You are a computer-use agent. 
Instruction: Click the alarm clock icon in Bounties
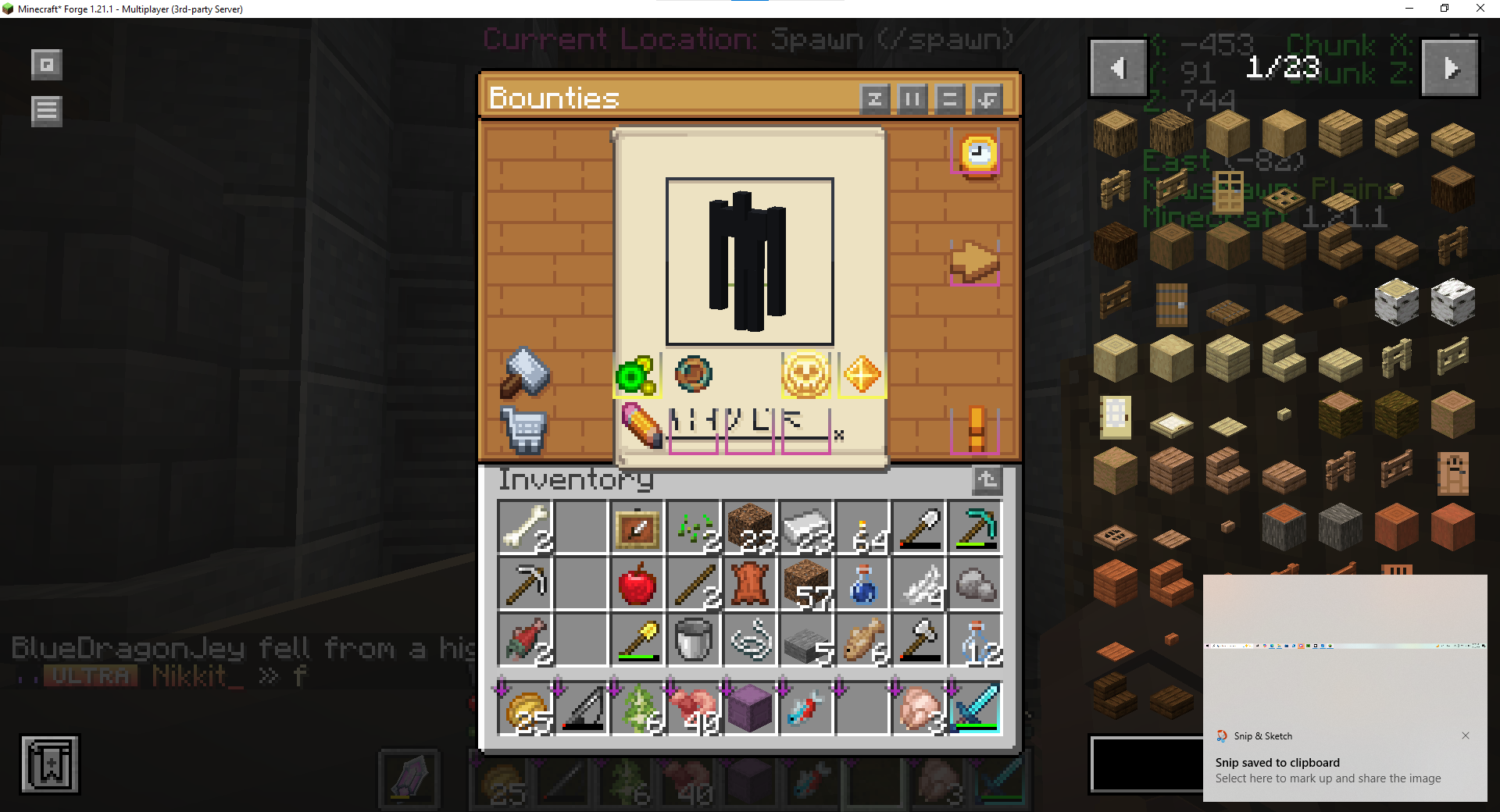tap(978, 154)
